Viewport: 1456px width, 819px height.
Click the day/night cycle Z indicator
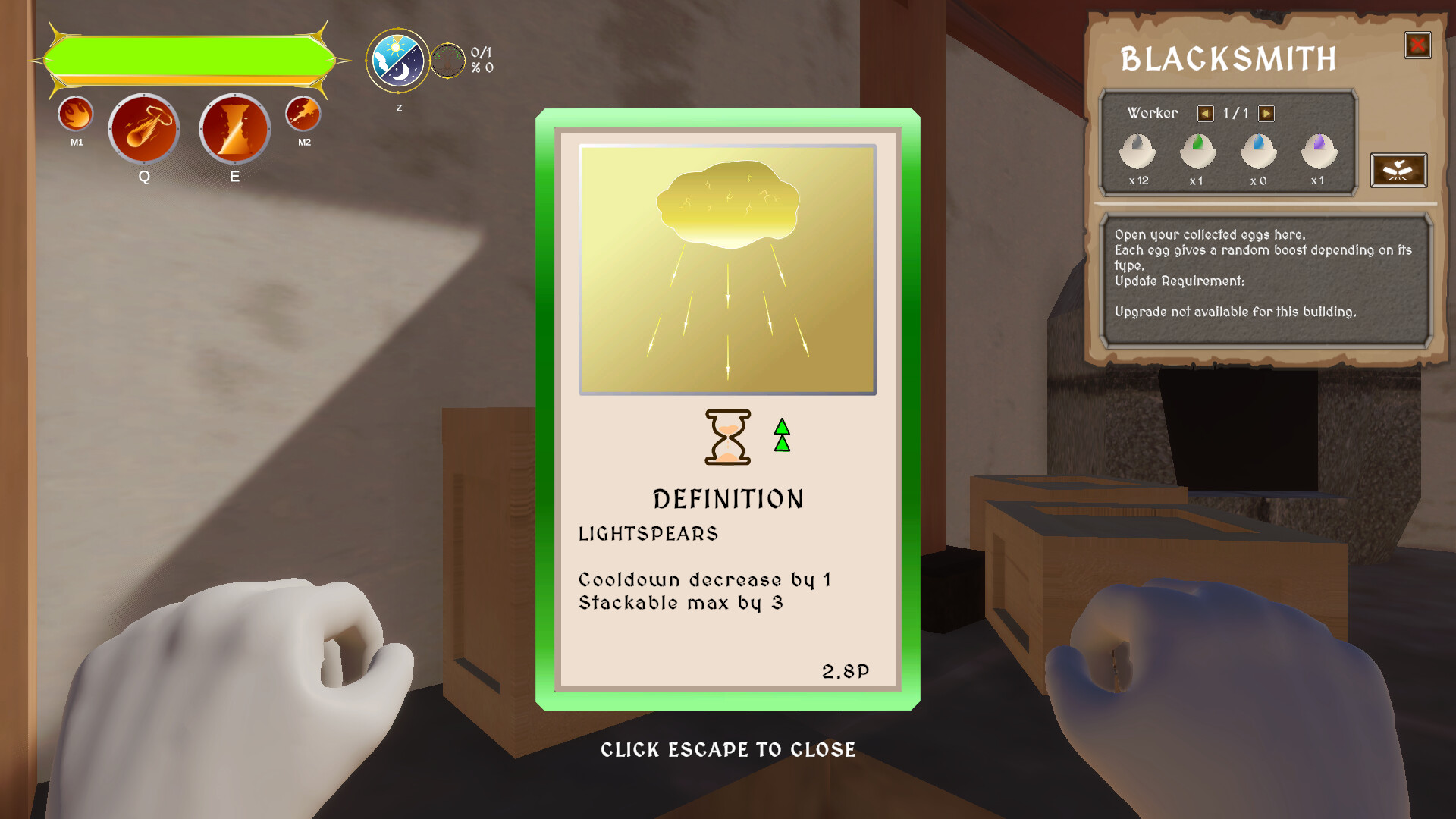(x=397, y=62)
